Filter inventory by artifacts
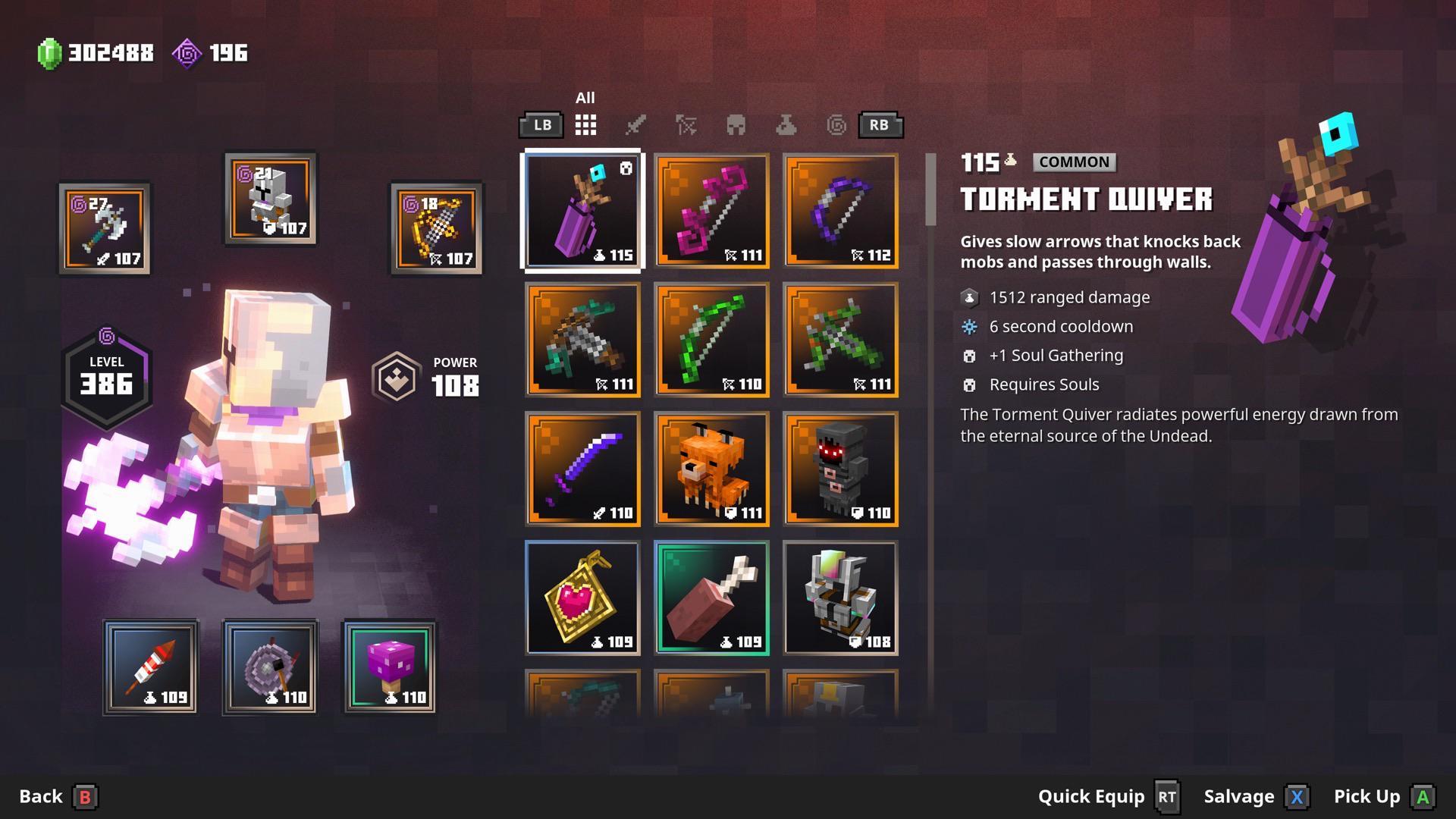 (x=786, y=125)
